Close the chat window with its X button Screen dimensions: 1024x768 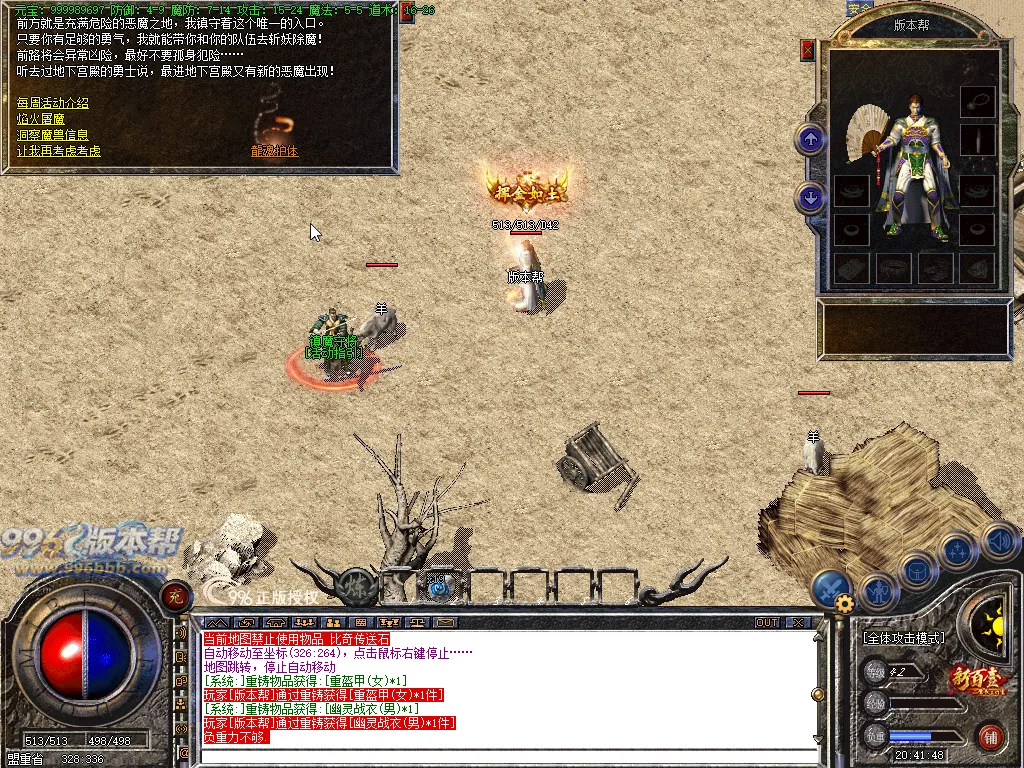click(797, 622)
